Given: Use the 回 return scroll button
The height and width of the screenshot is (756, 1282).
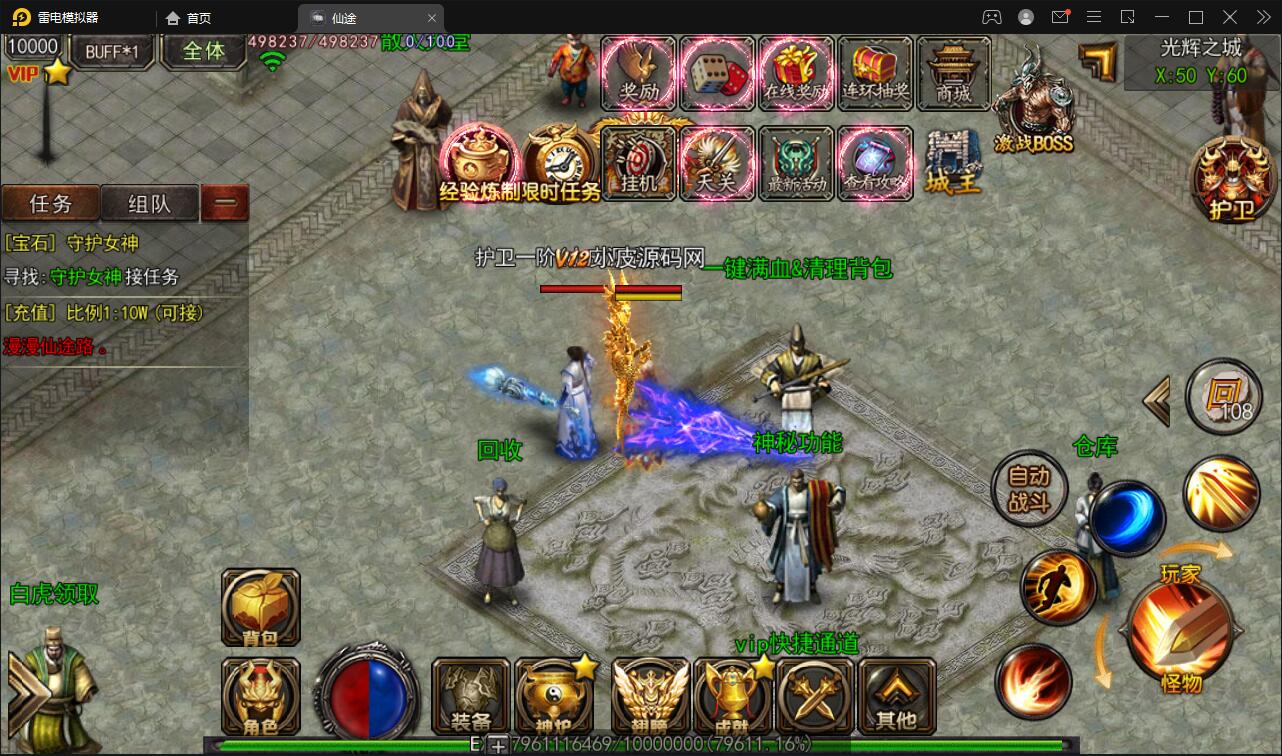Looking at the screenshot, I should coord(1223,396).
